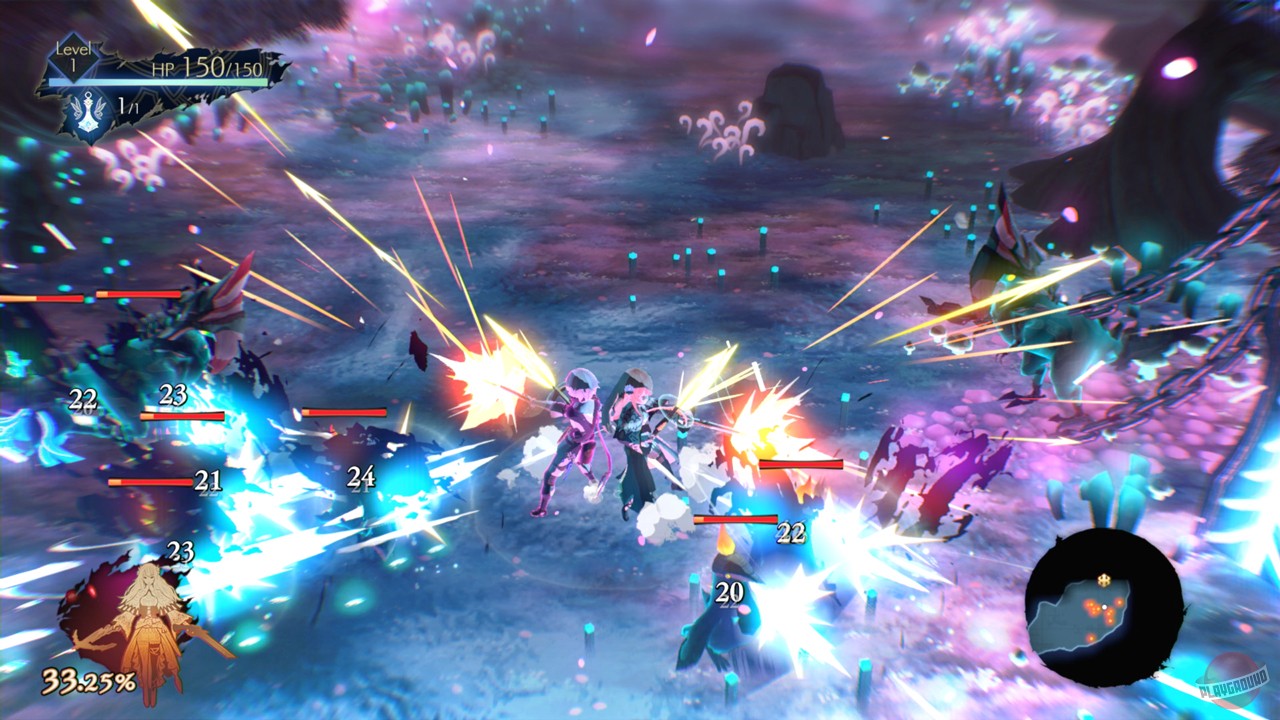Viewport: 1280px width, 720px height.
Task: Click the gold gate marker on the minimap
Action: (1103, 580)
